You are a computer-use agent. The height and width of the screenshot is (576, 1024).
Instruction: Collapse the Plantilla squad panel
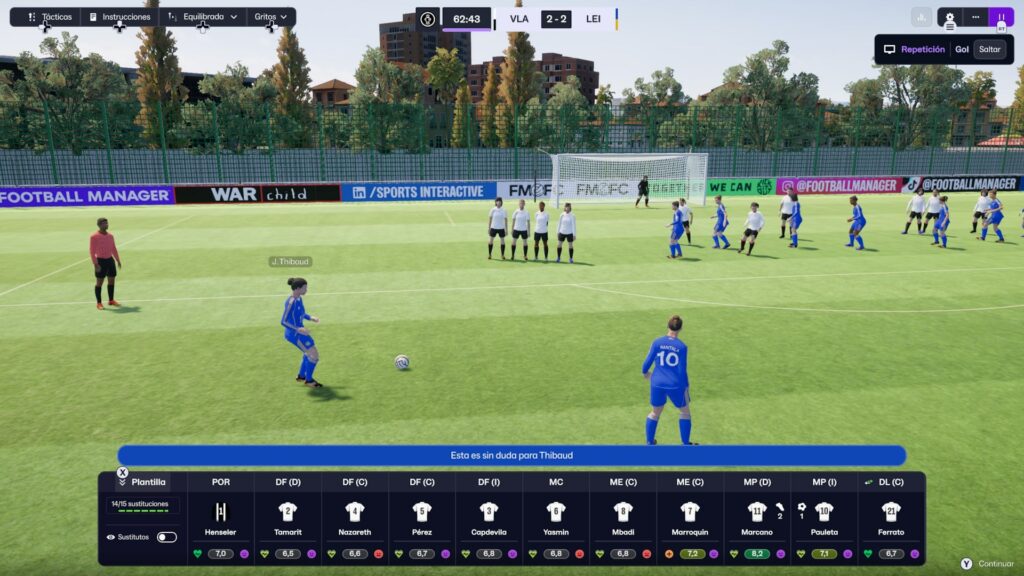[123, 482]
